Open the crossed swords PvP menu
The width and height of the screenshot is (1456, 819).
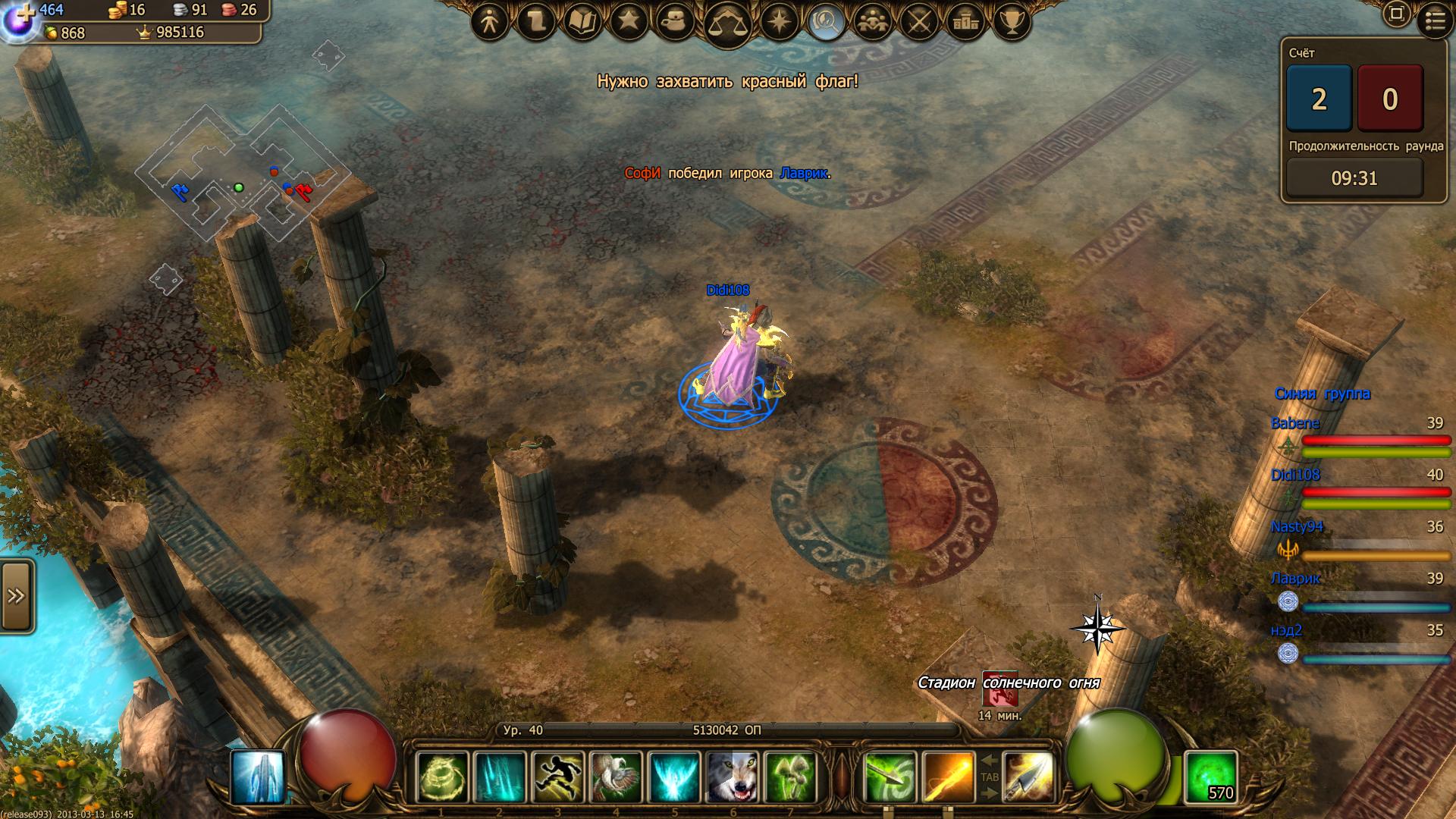pos(919,22)
